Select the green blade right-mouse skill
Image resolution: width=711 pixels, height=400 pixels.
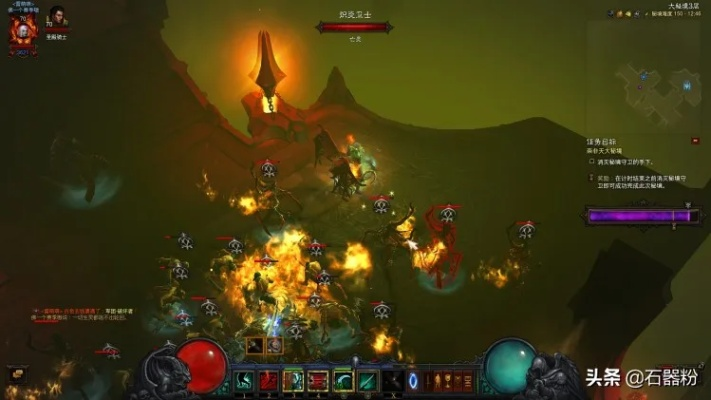click(368, 380)
